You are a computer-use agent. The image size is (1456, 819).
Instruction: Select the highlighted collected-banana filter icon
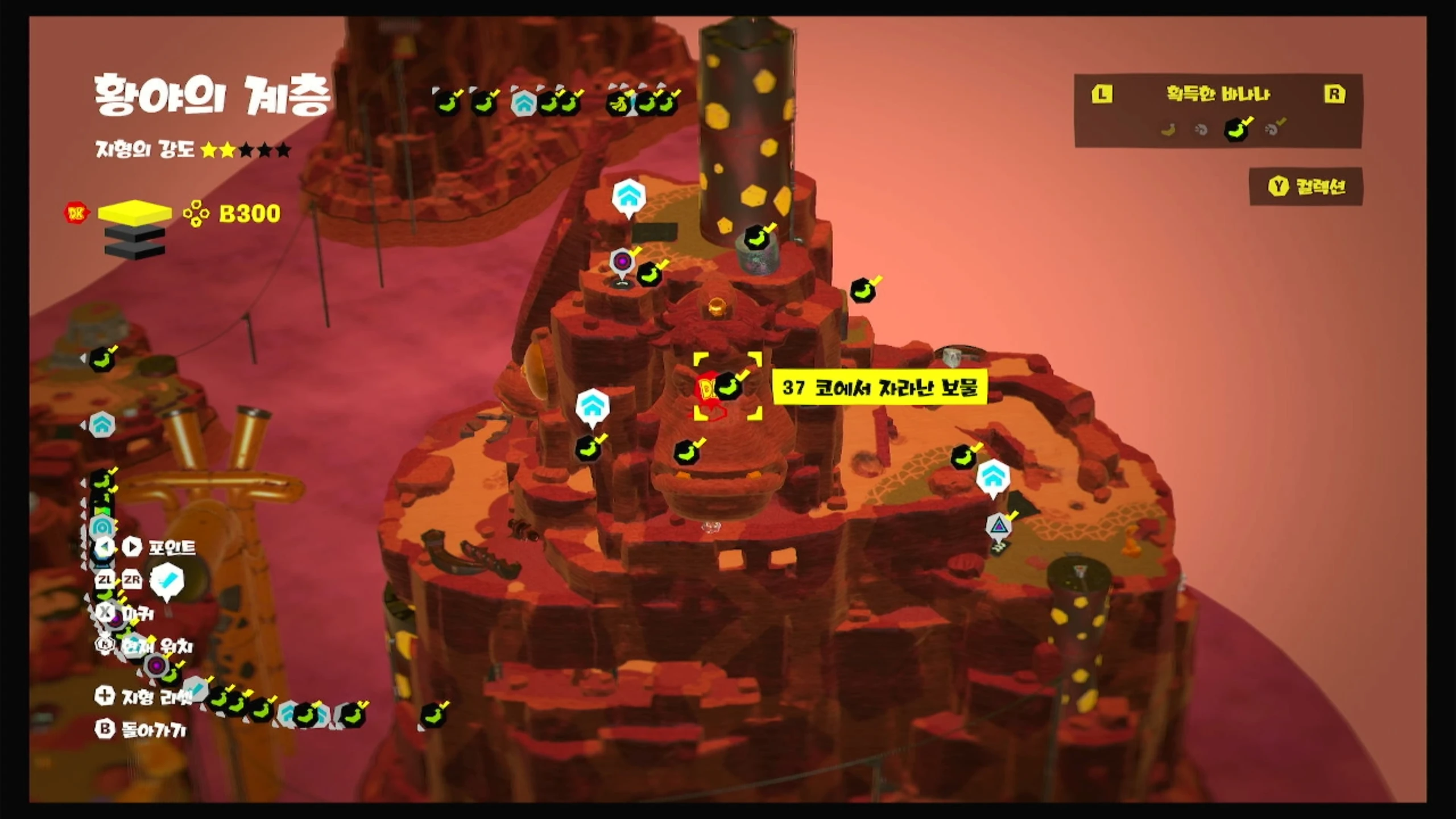[x=1235, y=130]
